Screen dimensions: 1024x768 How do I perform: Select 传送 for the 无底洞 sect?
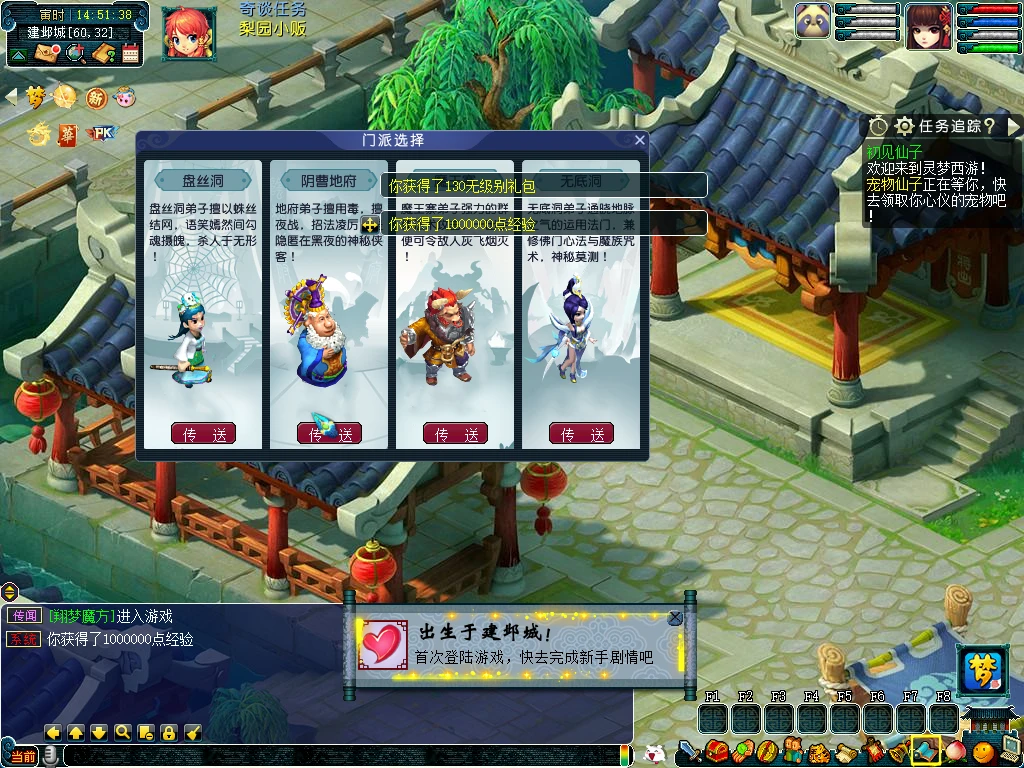click(x=581, y=434)
